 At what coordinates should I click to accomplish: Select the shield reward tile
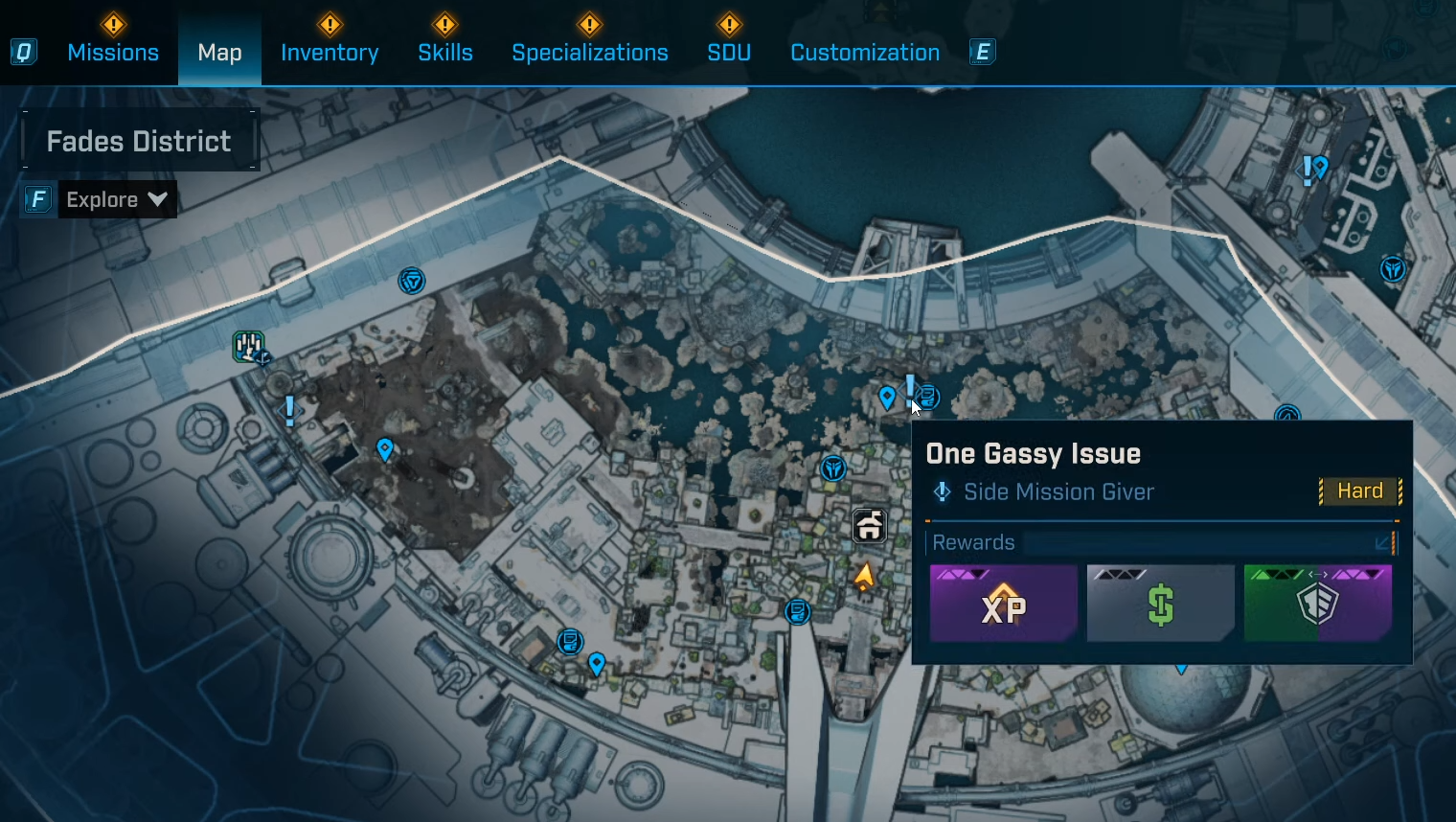[x=1317, y=604]
